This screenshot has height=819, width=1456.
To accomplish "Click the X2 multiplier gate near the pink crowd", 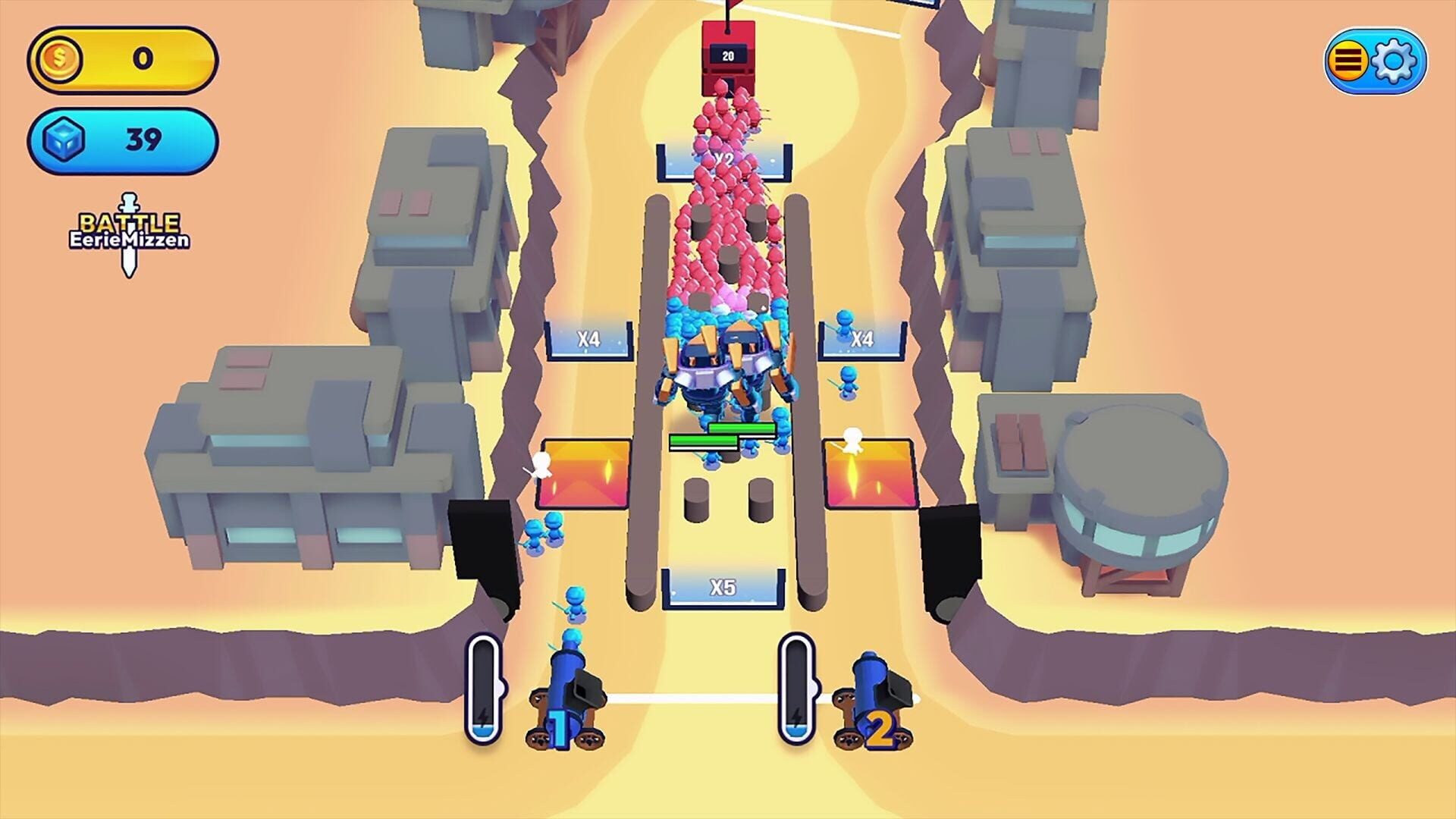I will (724, 159).
